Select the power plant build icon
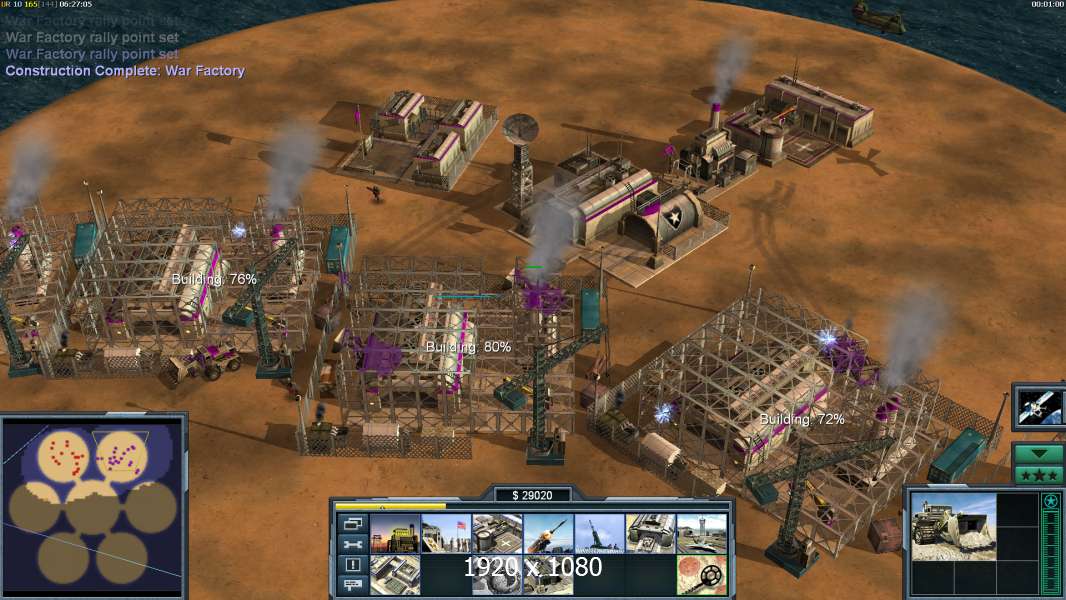The width and height of the screenshot is (1066, 600). 395,533
